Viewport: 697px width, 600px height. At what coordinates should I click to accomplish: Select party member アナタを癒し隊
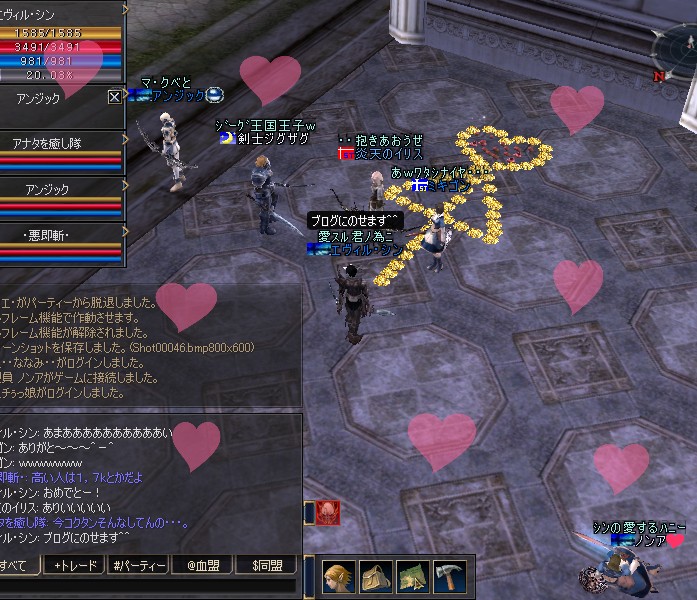(x=59, y=143)
